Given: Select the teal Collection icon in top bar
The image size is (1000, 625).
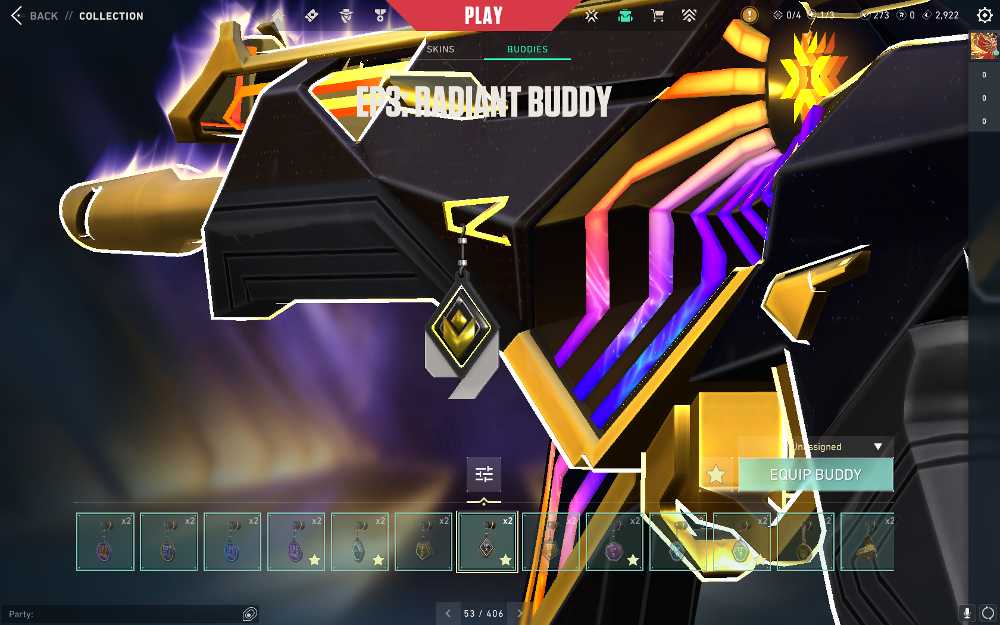Looking at the screenshot, I should (x=625, y=16).
